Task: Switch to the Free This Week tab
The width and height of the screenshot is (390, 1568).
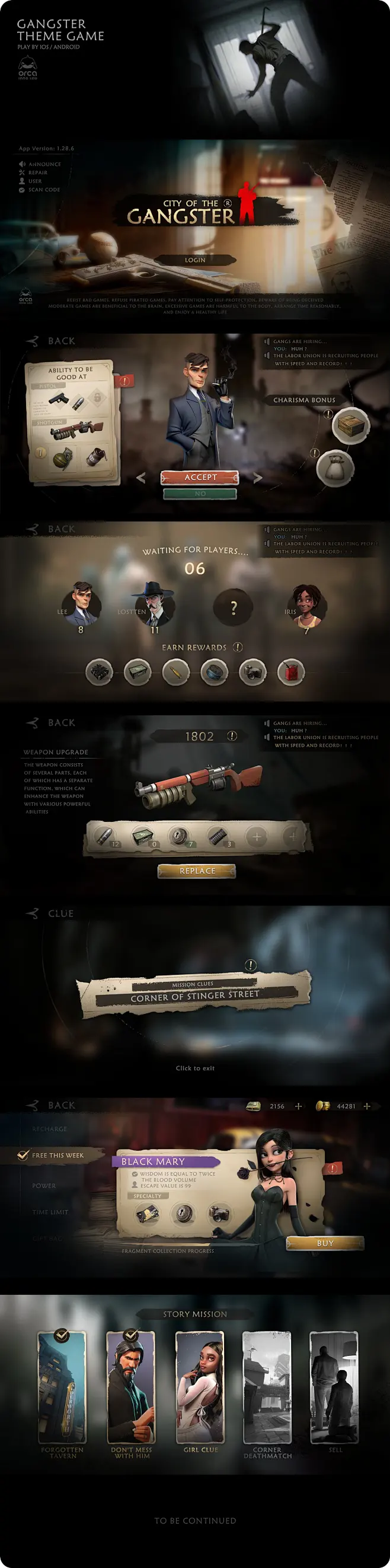Action: [x=57, y=1156]
